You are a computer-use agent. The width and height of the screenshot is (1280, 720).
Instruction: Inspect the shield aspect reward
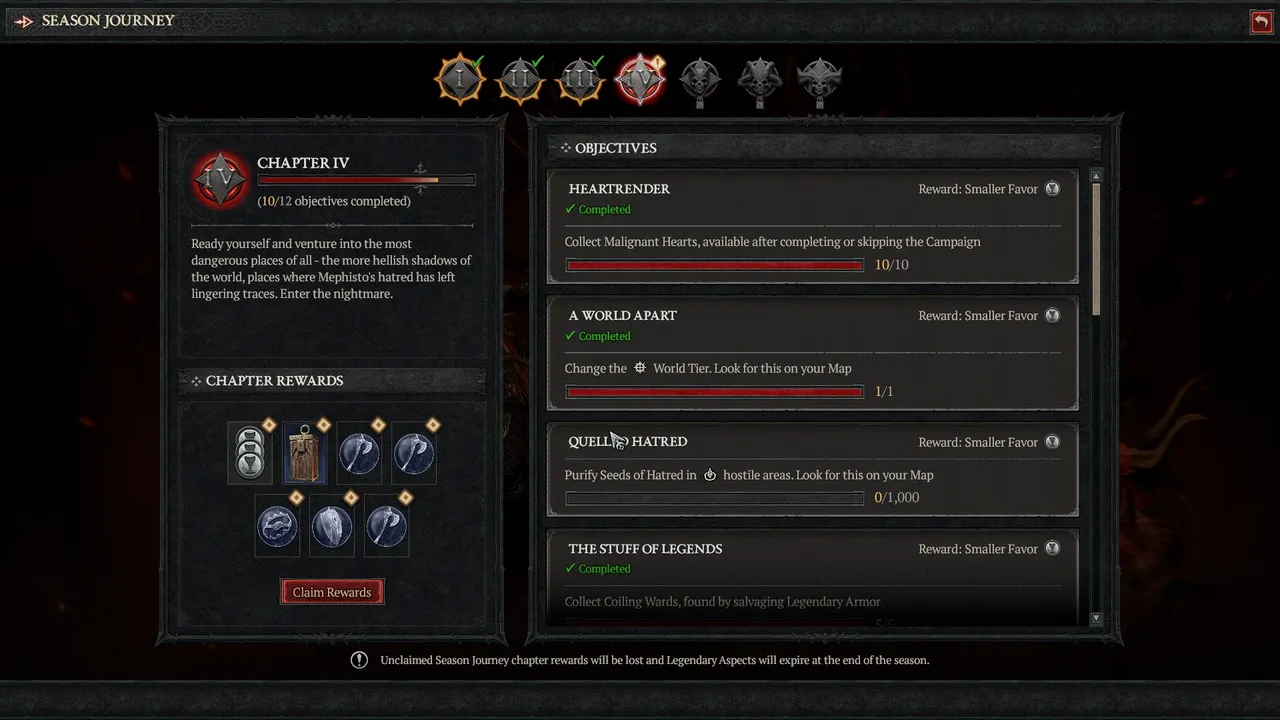coord(332,526)
